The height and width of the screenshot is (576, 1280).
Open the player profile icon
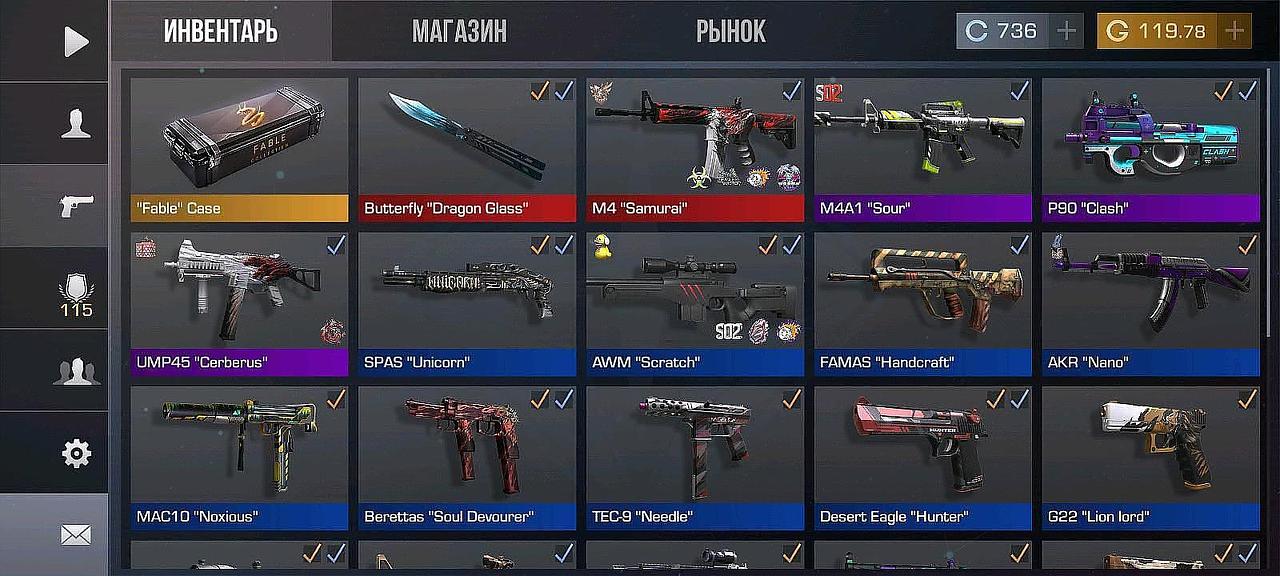pos(75,123)
